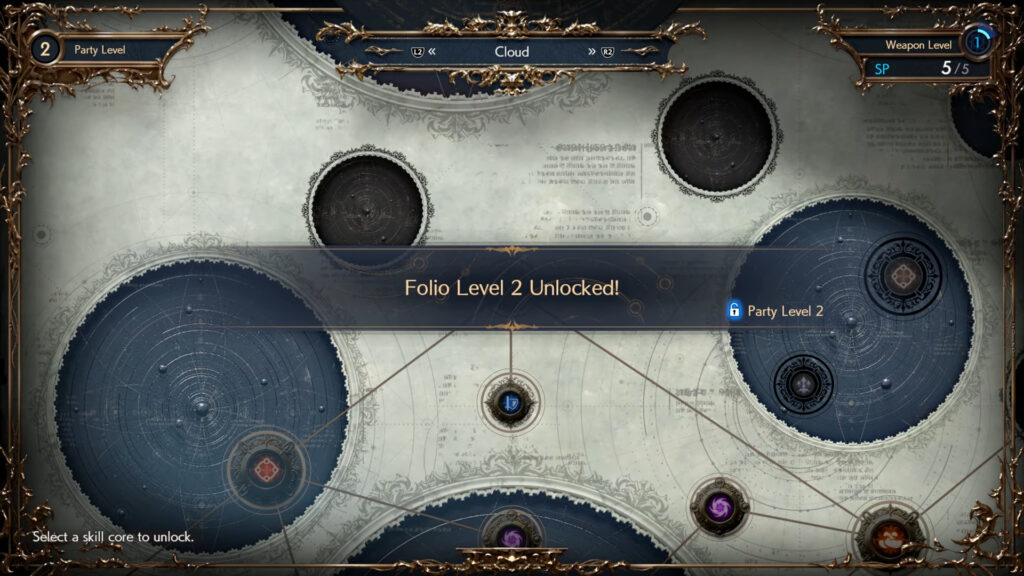The image size is (1024, 576).
Task: Select the blue skill core
Action: pyautogui.click(x=511, y=402)
